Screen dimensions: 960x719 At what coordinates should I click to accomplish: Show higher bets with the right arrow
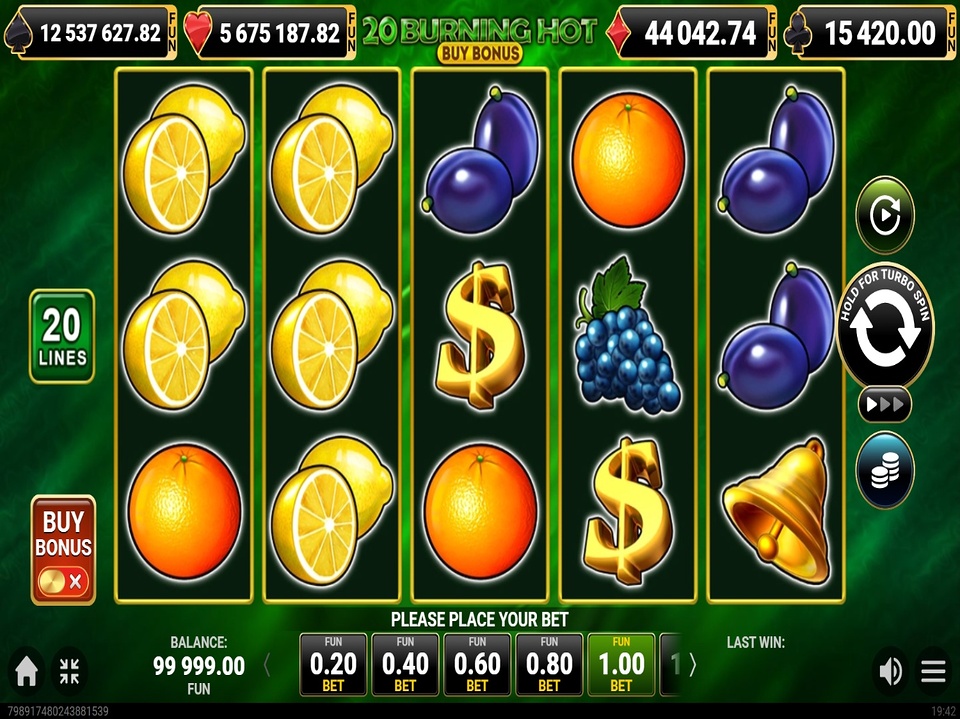click(693, 664)
